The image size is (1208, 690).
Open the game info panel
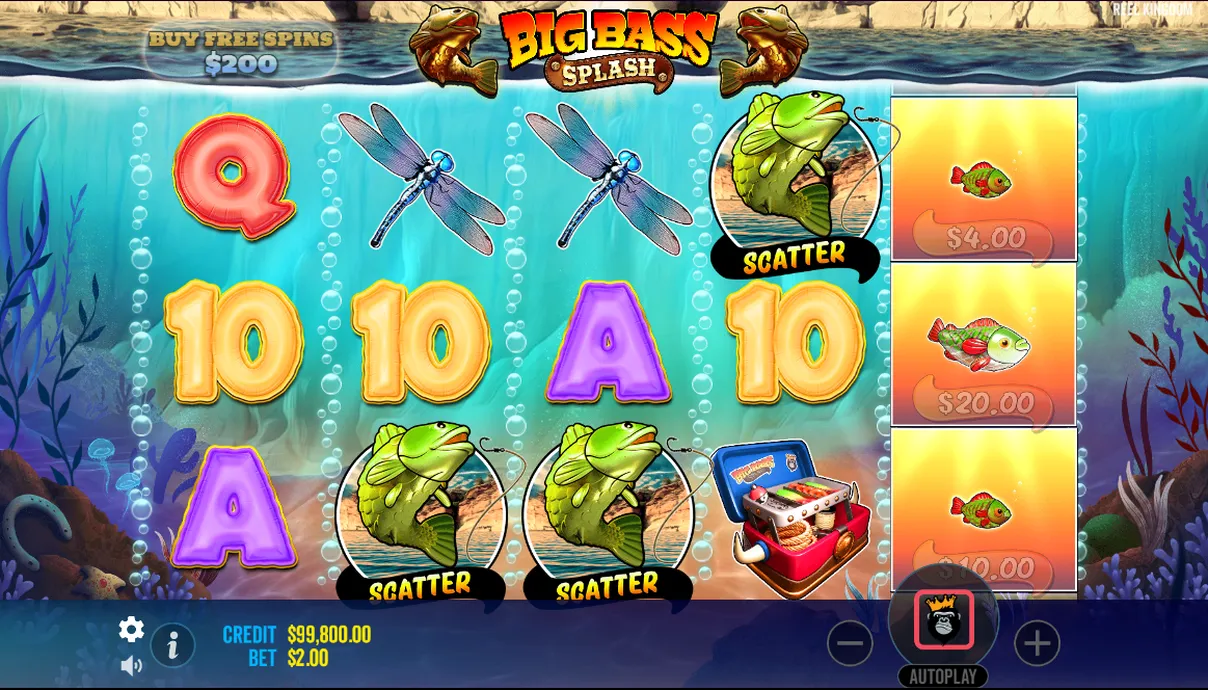173,646
